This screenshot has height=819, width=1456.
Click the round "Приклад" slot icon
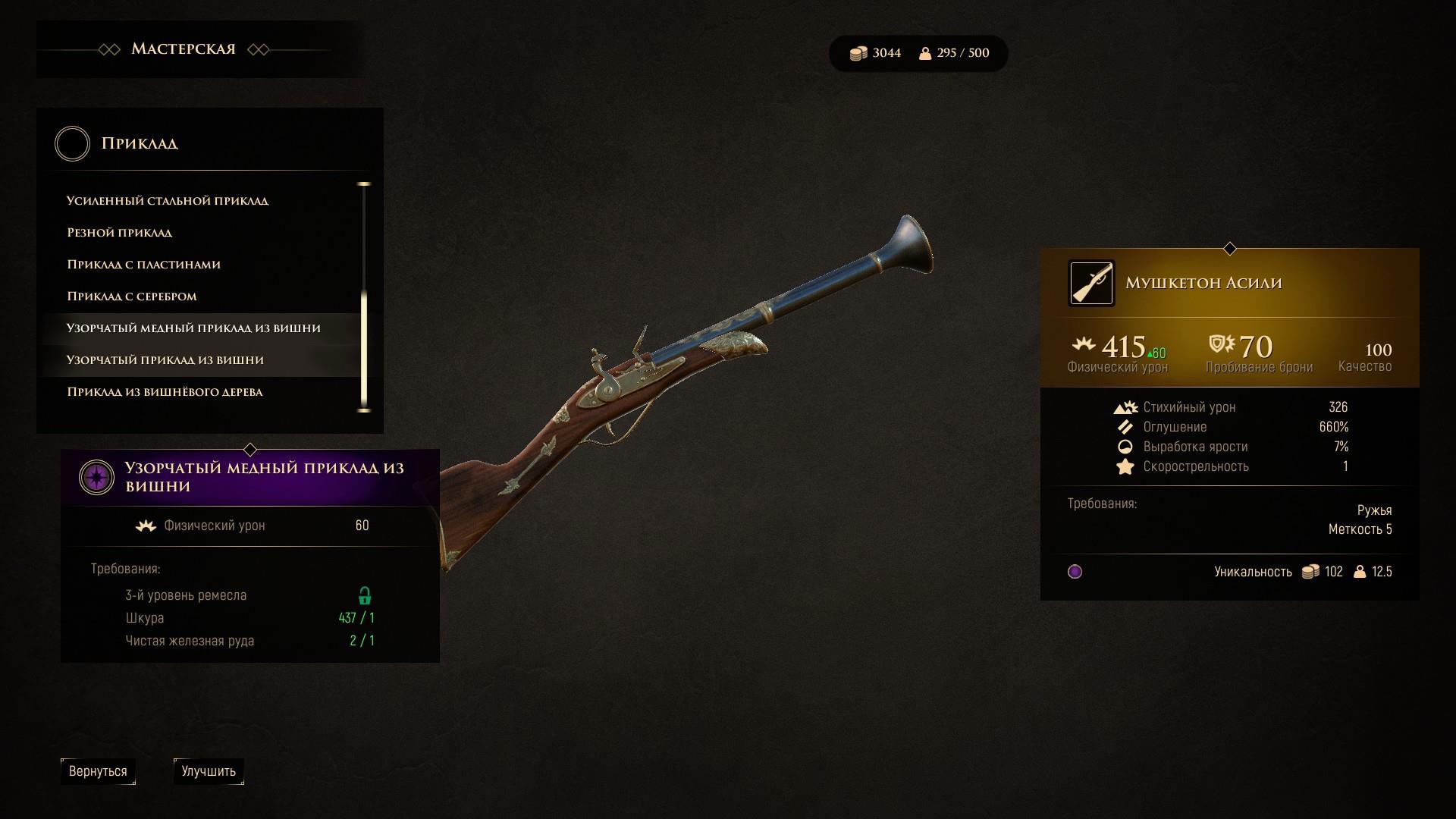pyautogui.click(x=73, y=144)
